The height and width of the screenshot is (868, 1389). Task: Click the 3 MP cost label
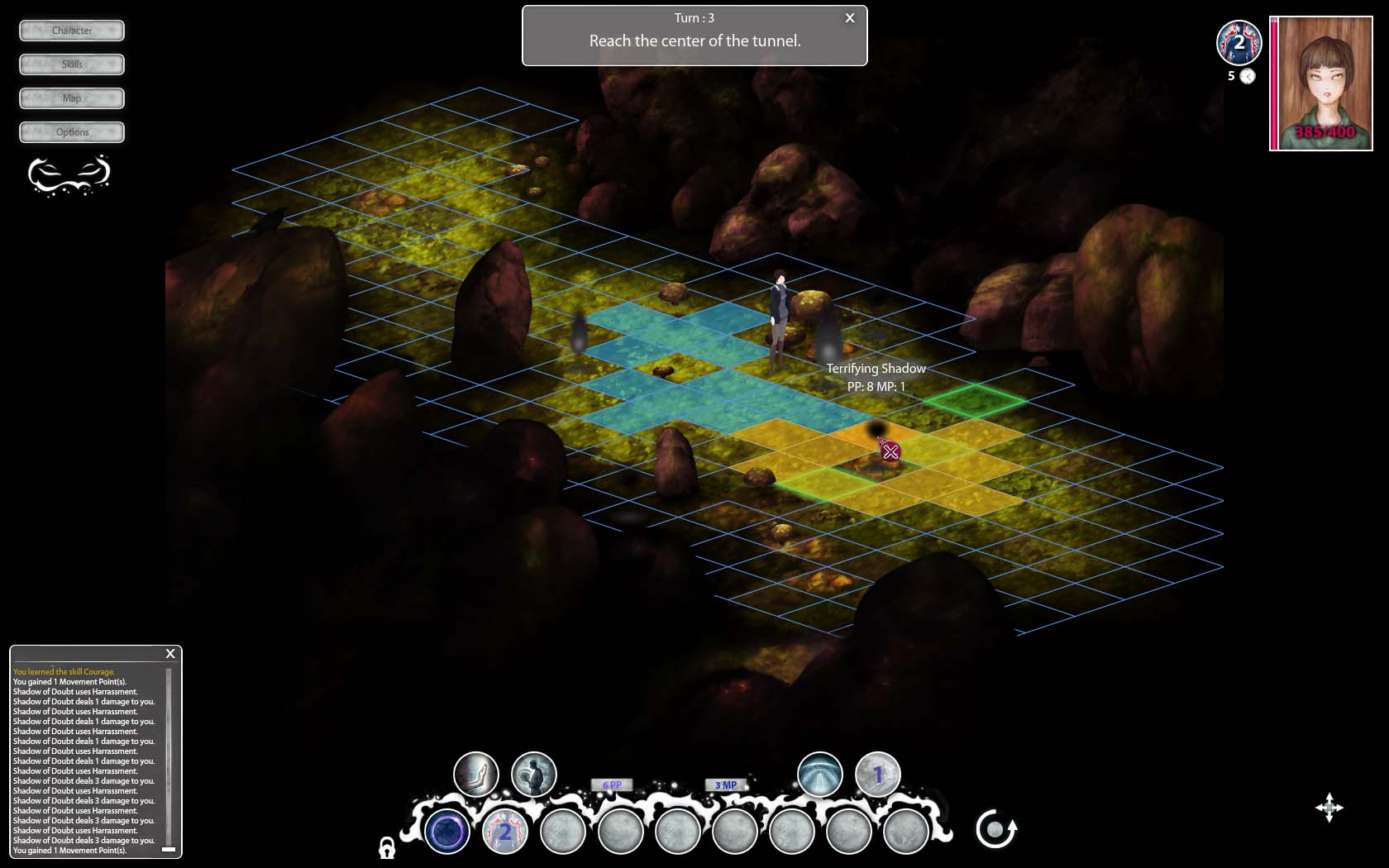click(x=725, y=784)
